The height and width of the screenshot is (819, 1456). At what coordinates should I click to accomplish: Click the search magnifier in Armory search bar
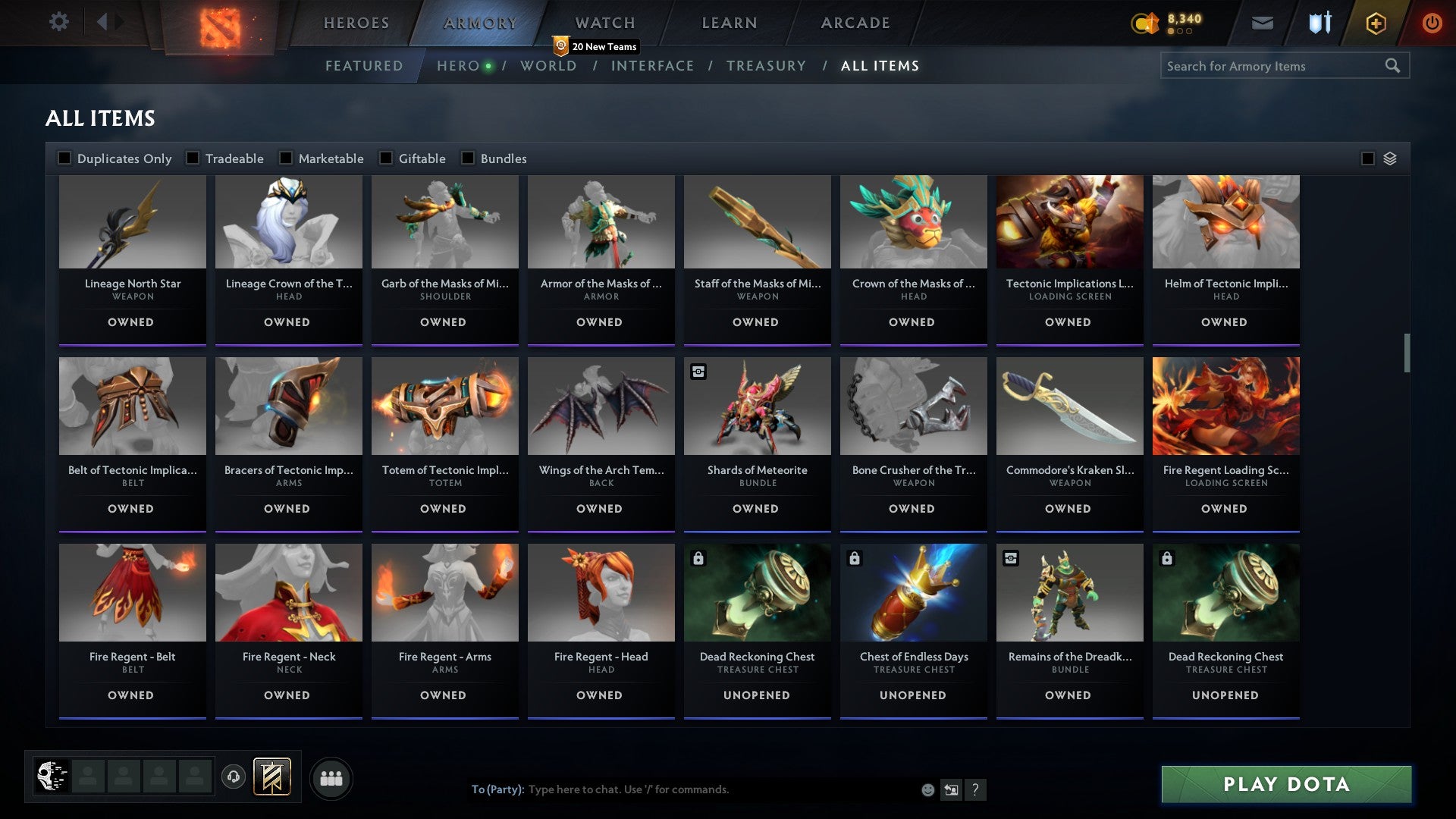pyautogui.click(x=1395, y=66)
